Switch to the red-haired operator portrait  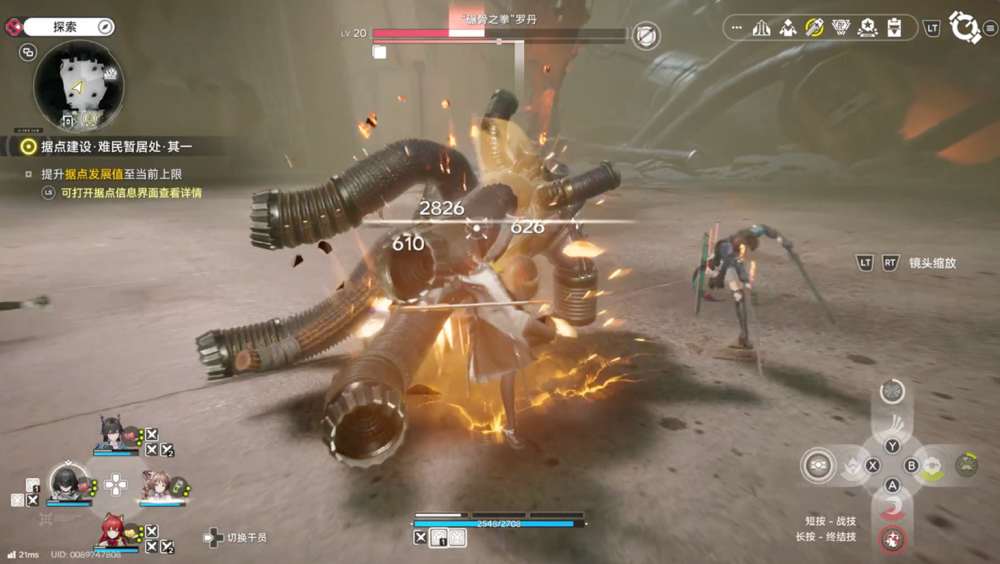[113, 530]
